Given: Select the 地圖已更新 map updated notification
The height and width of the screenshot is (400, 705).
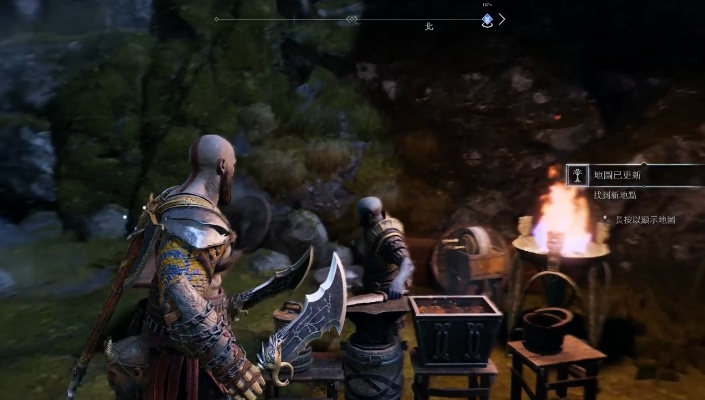Looking at the screenshot, I should click(x=631, y=175).
